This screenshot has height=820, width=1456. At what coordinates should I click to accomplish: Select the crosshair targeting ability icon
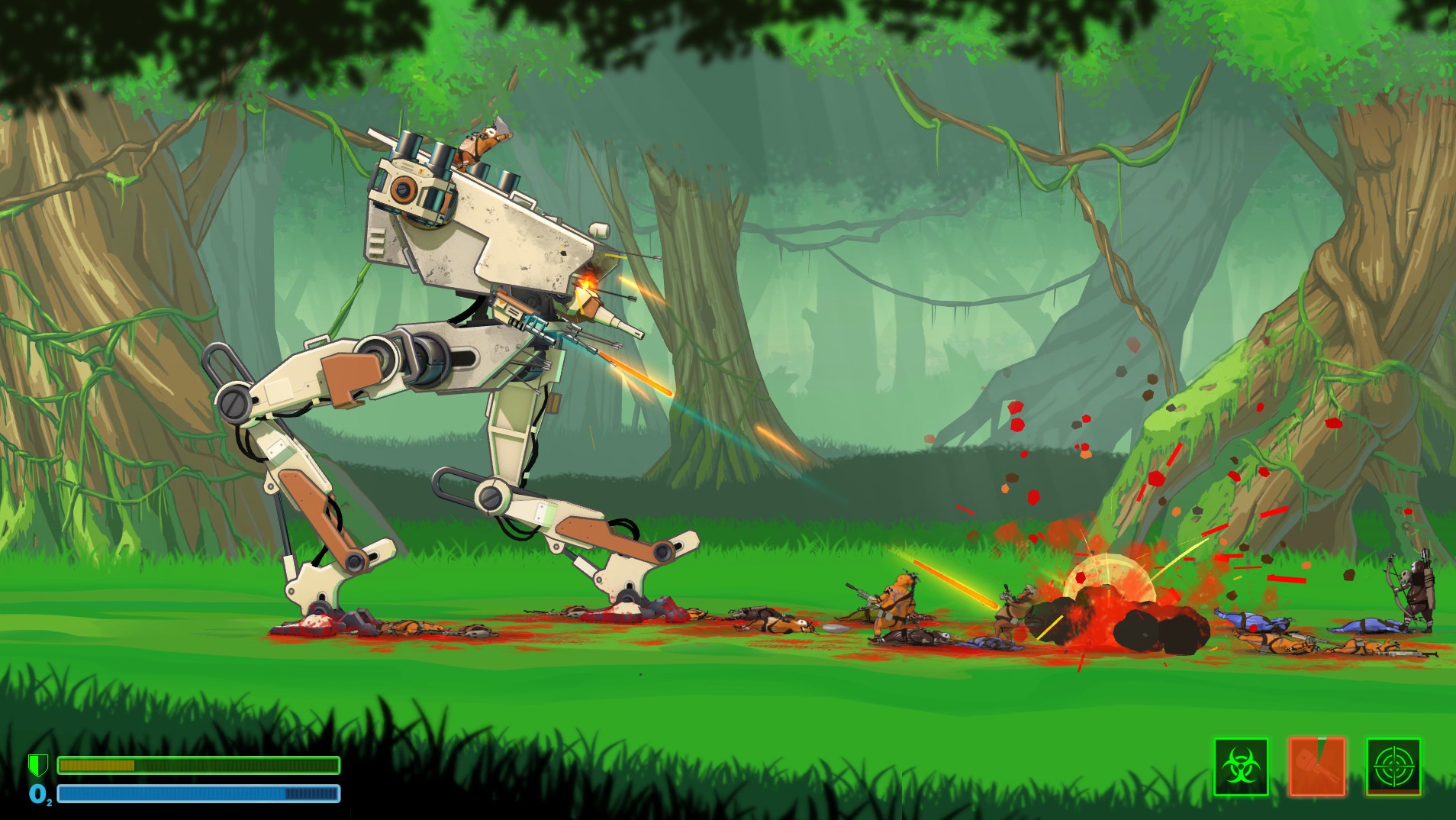(x=1396, y=766)
